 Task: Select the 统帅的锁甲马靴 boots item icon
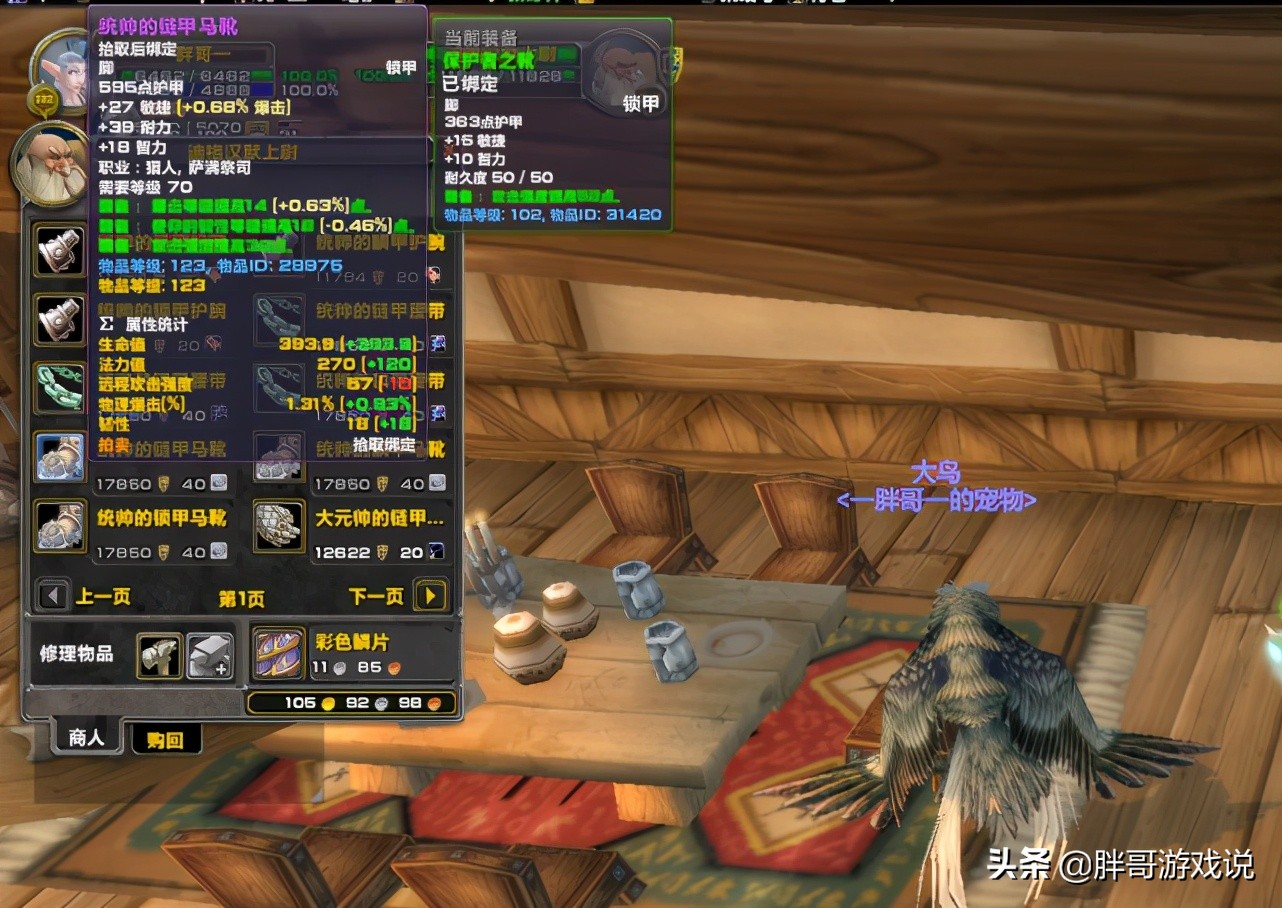tap(59, 525)
